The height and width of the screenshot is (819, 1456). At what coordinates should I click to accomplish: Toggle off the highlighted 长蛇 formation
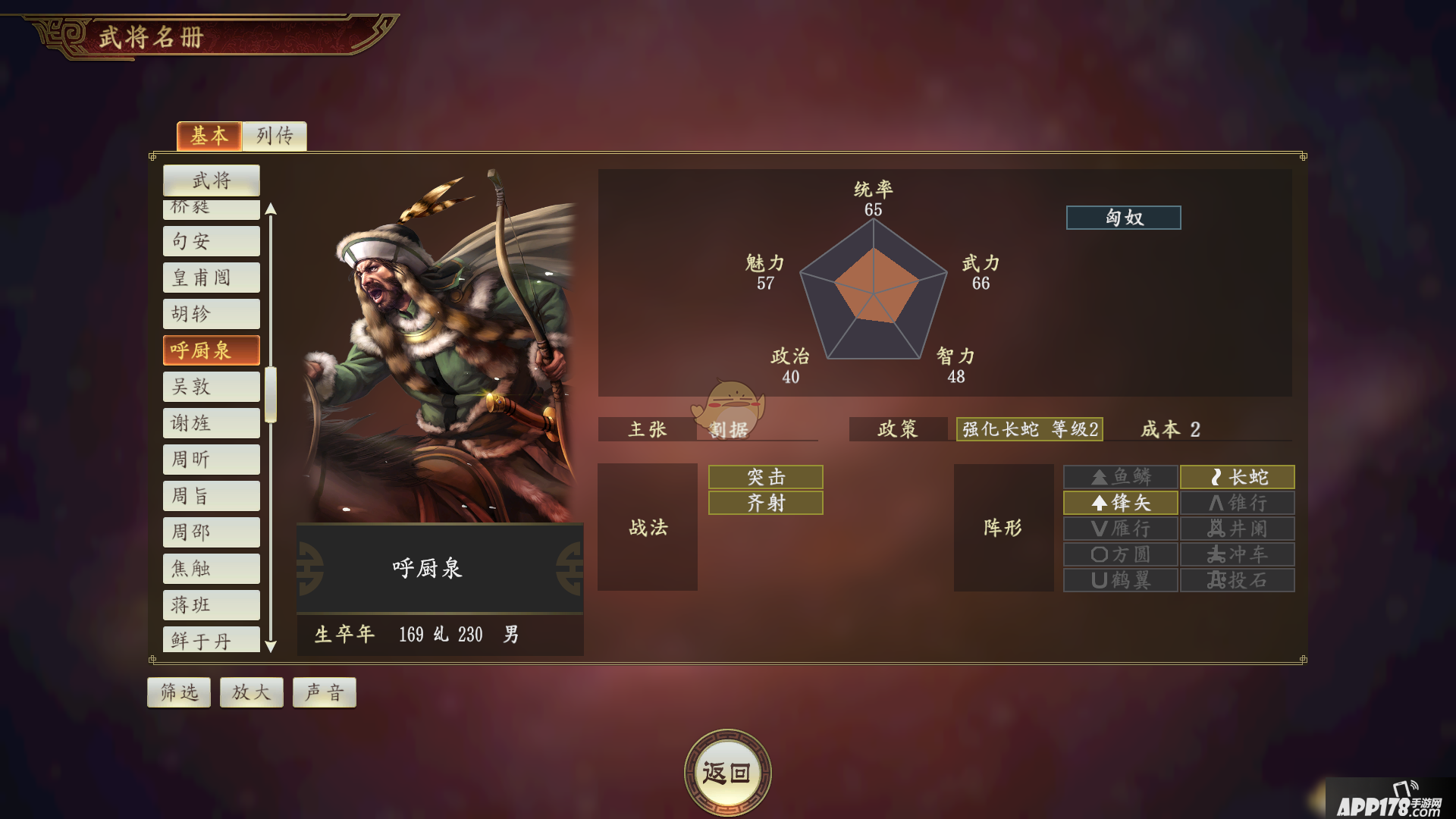[x=1238, y=477]
